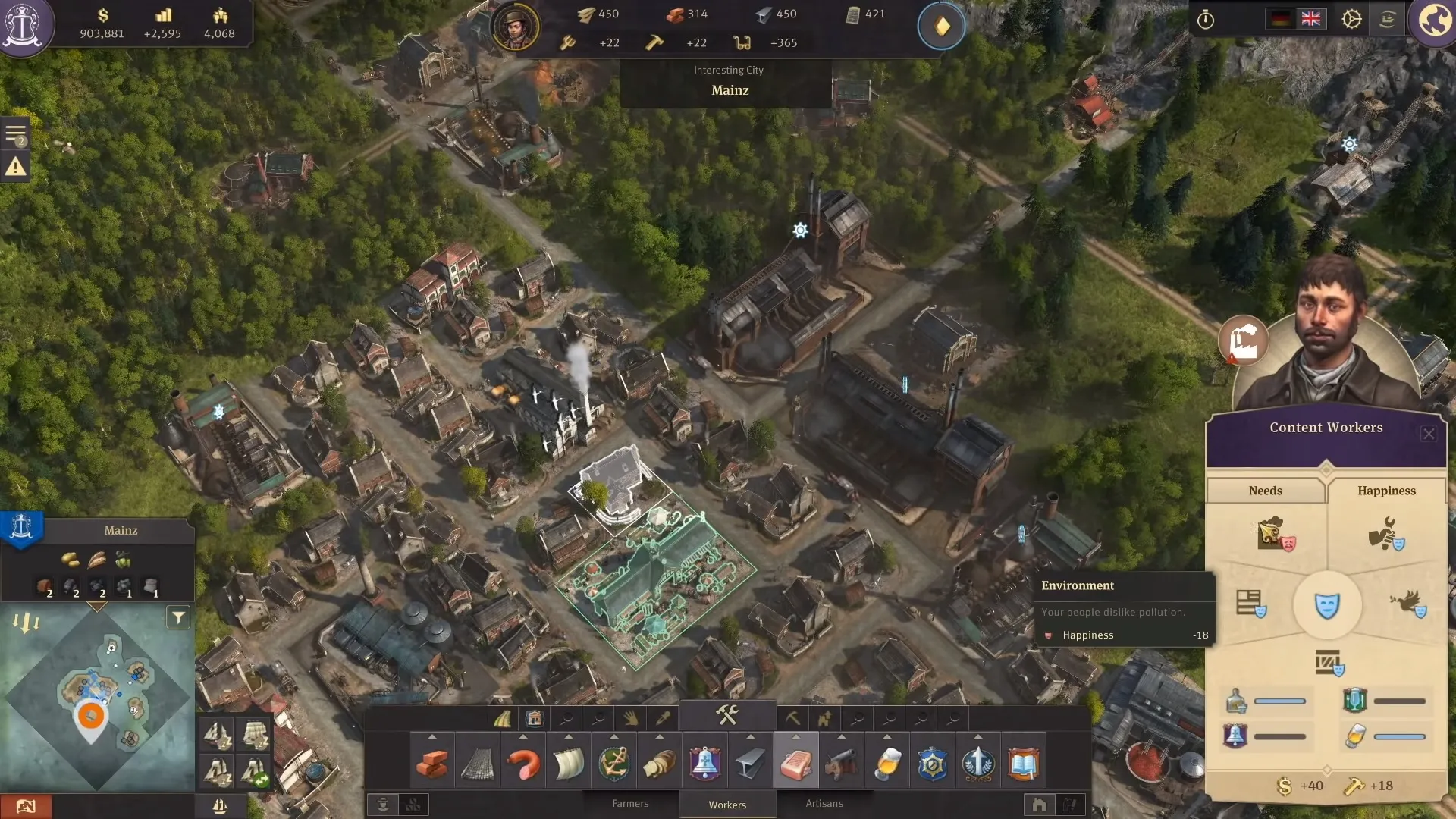Switch to the Artisans tier tab
Screen dimensions: 1456x819
coord(824,804)
